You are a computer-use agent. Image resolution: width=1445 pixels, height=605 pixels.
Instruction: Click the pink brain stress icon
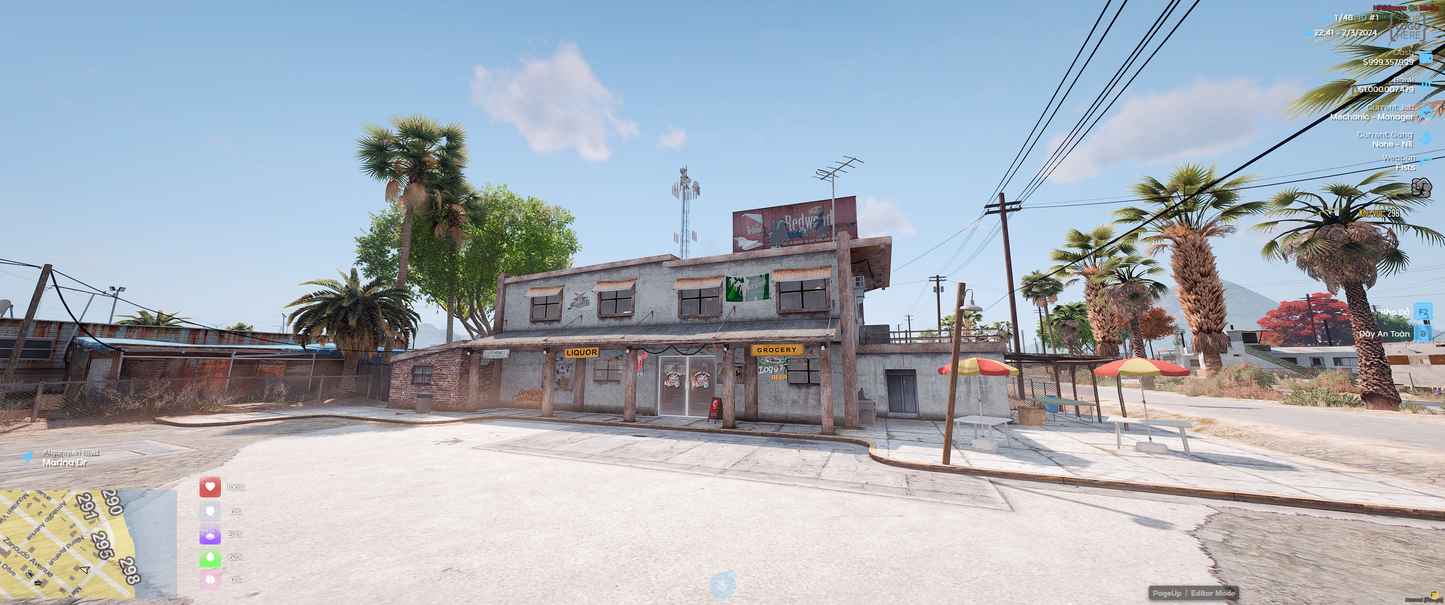pos(210,580)
